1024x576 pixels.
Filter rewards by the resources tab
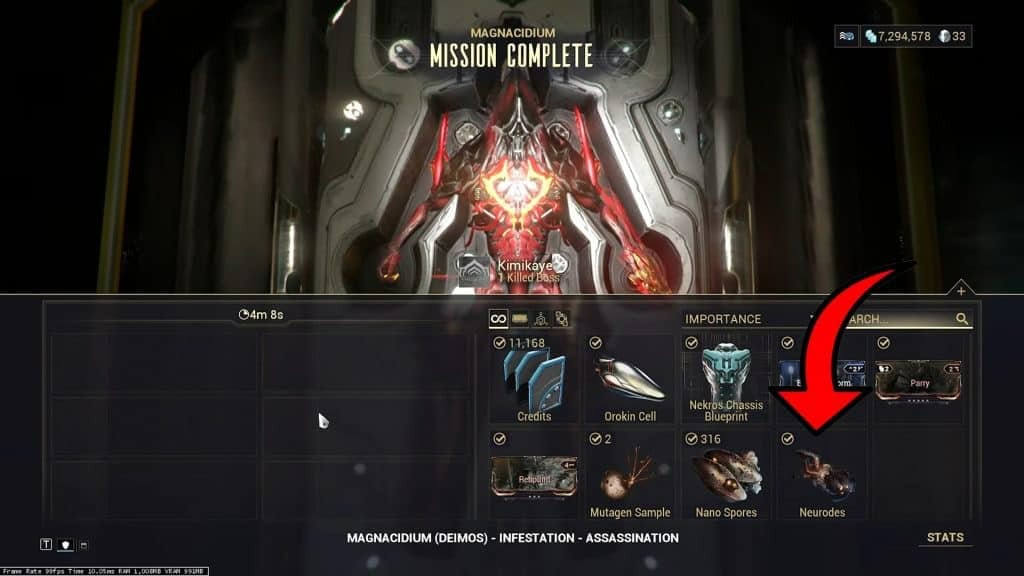[542, 319]
